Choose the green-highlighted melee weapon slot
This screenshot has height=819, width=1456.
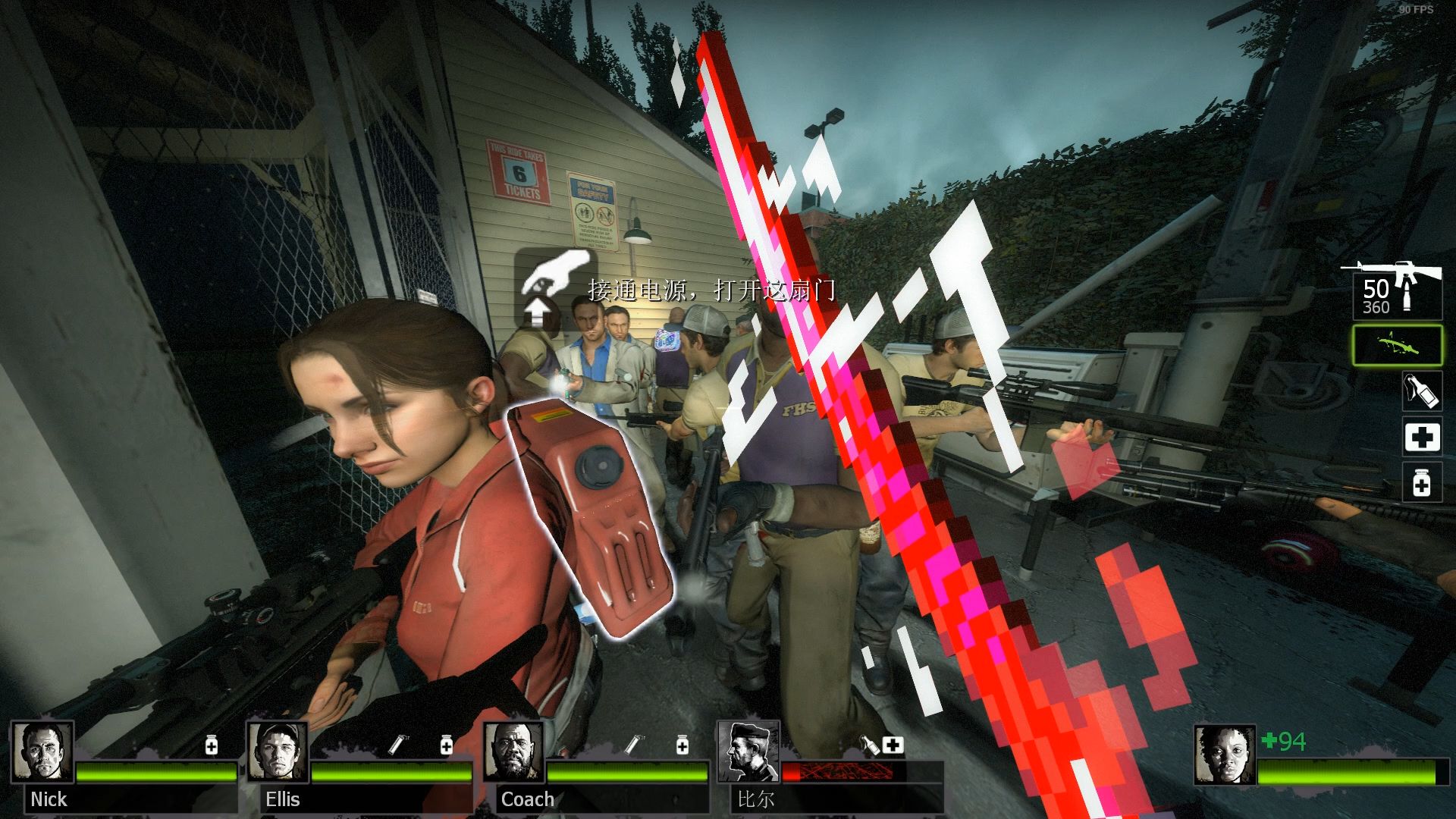[x=1397, y=345]
